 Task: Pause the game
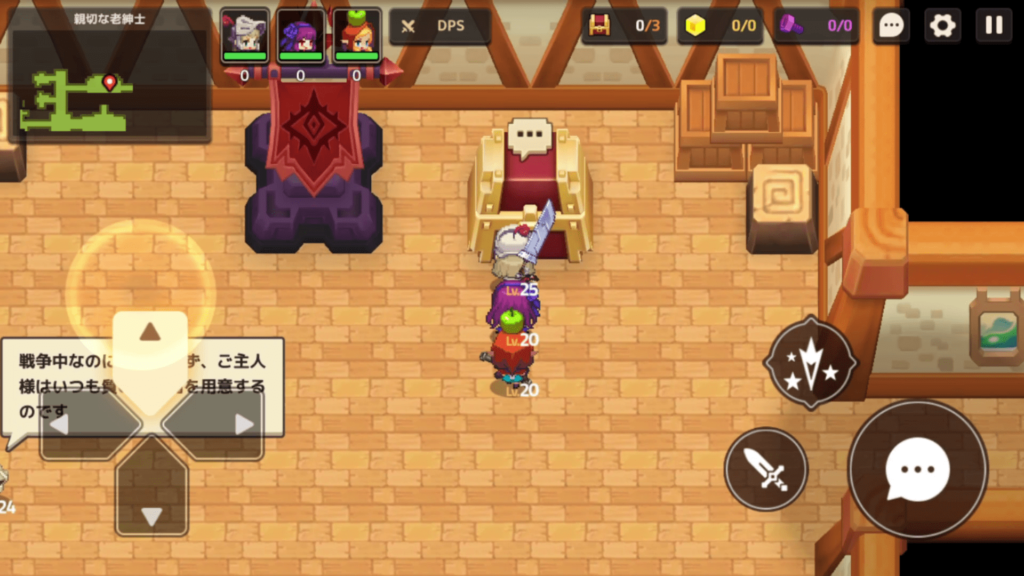[x=994, y=26]
